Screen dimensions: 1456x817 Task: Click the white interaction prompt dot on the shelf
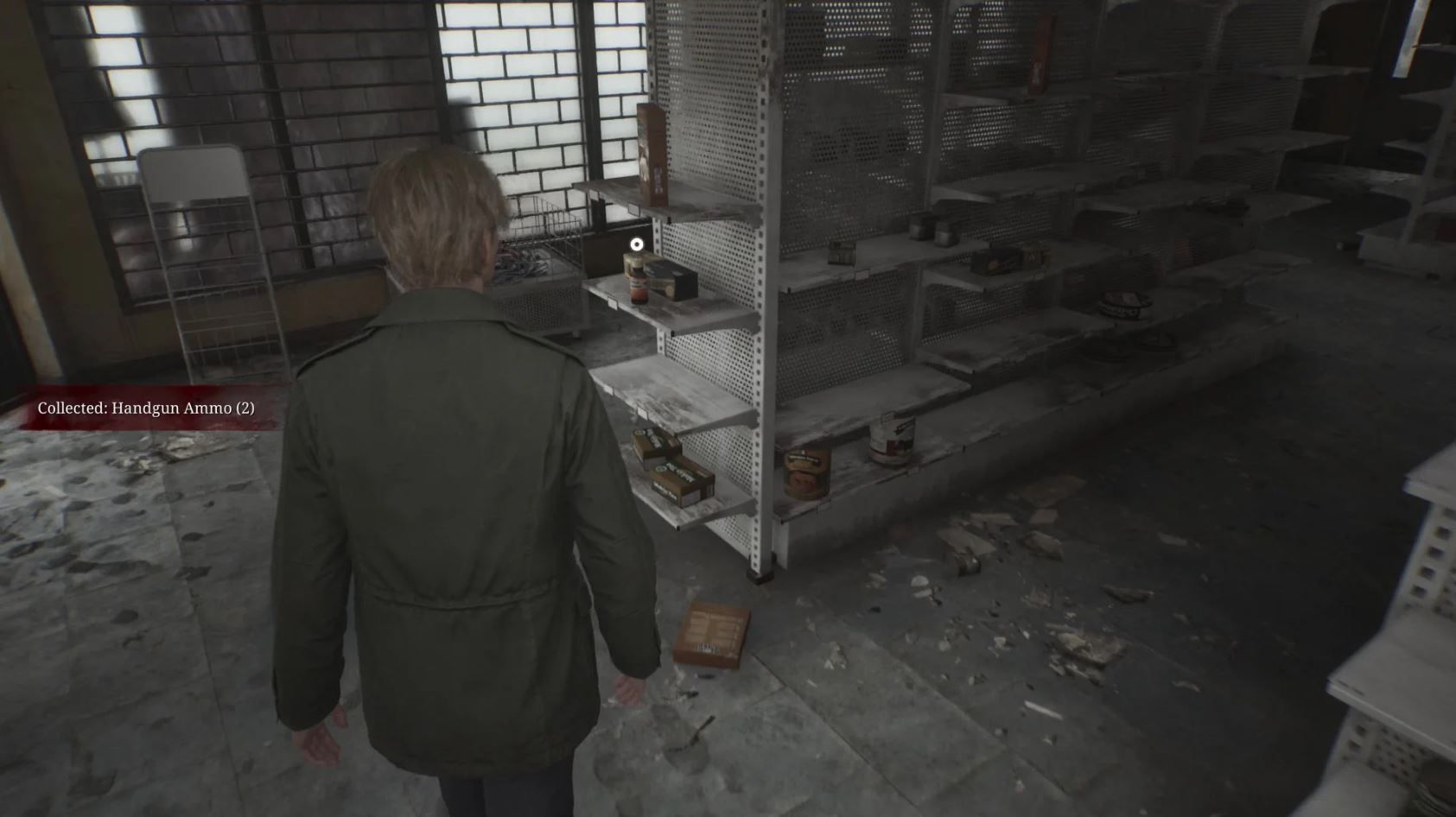(636, 244)
